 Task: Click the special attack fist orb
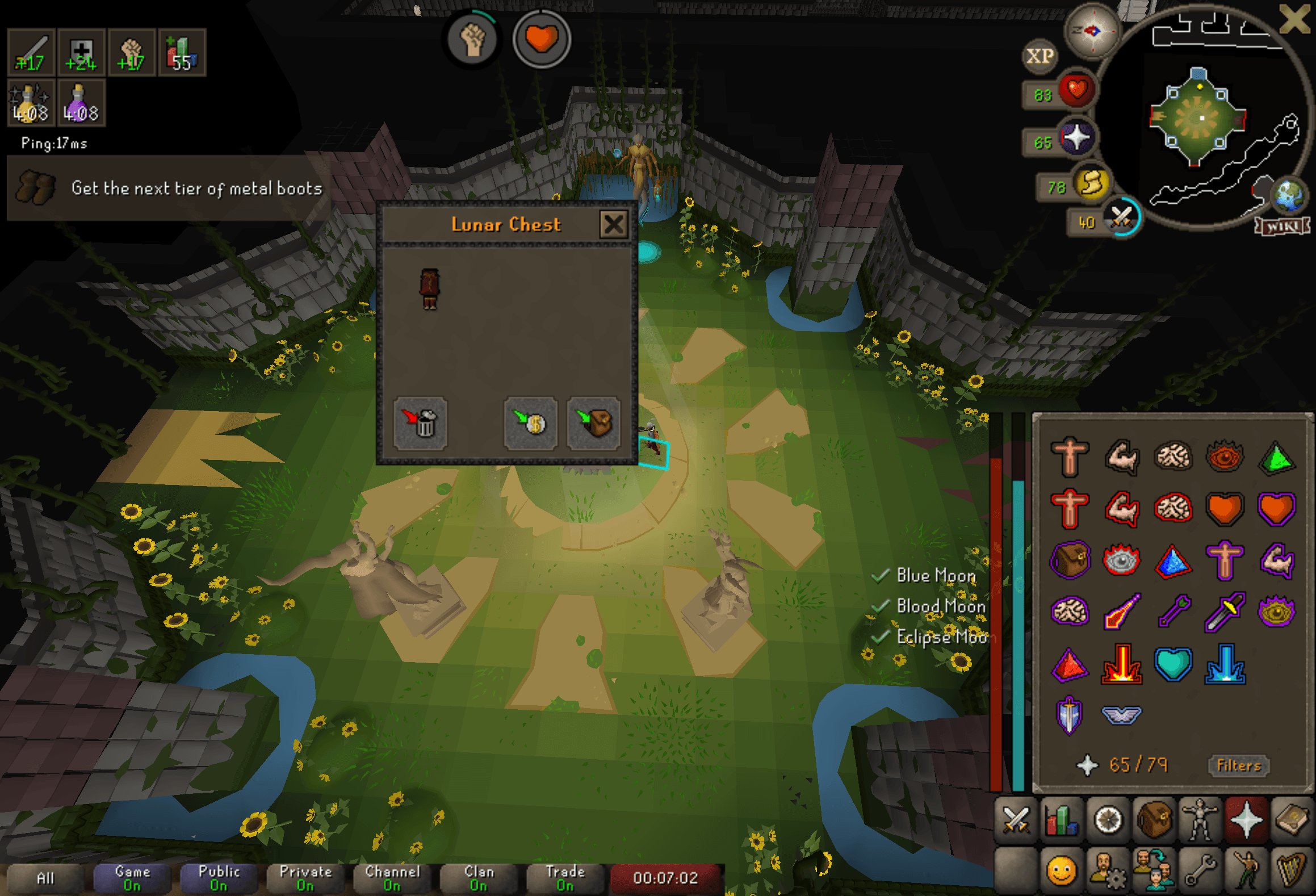pos(473,39)
